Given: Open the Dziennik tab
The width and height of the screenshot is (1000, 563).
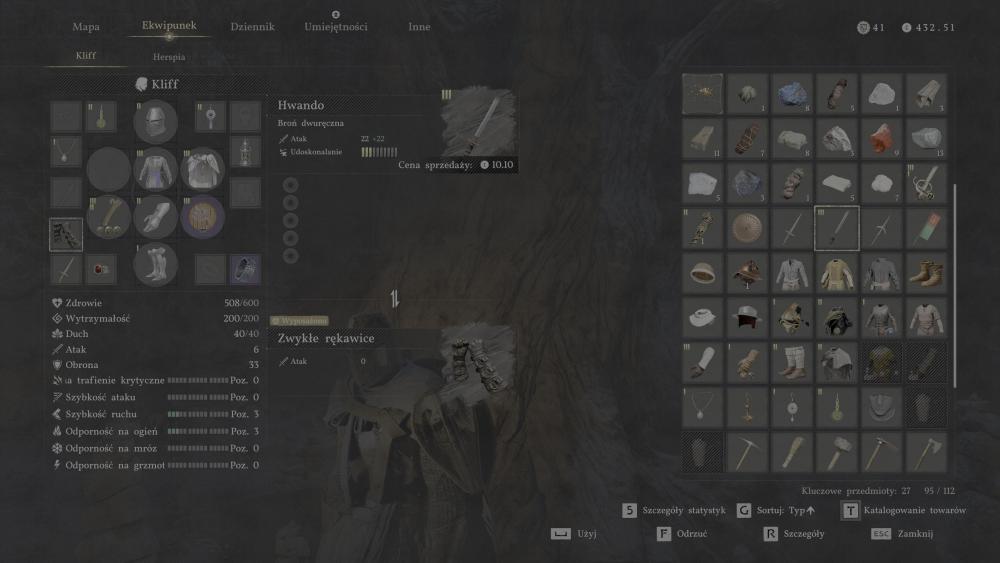Looking at the screenshot, I should point(252,27).
